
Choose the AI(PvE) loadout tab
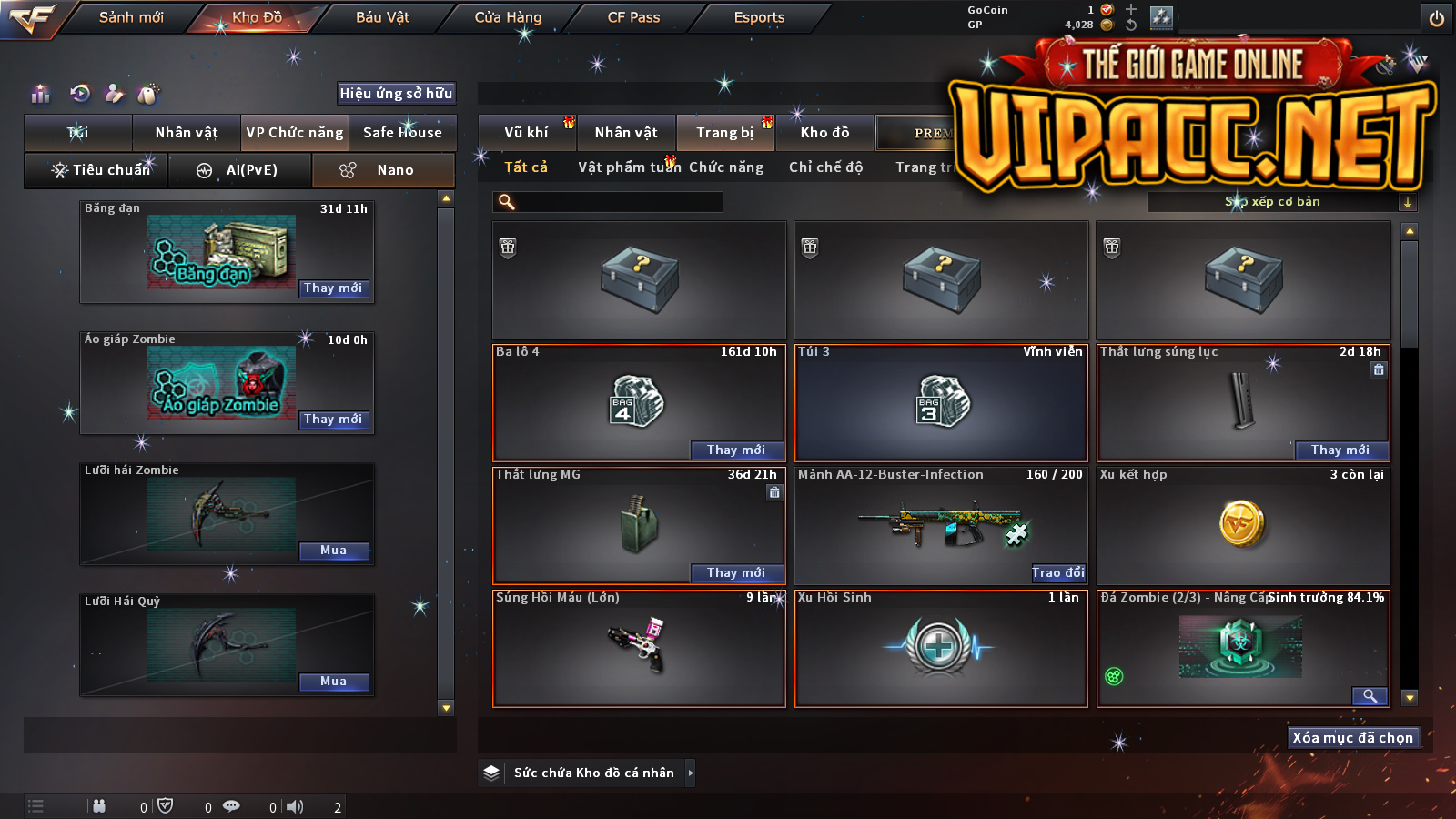click(240, 170)
